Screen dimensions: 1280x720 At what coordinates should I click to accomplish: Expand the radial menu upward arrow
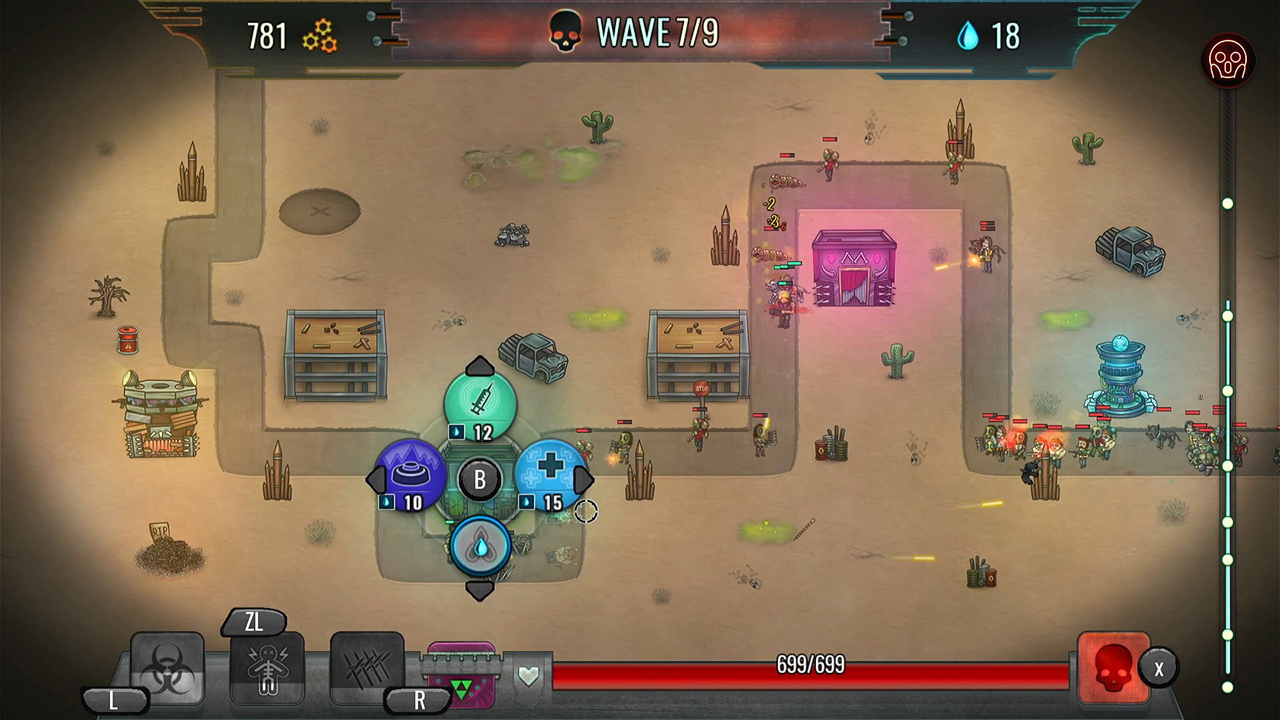480,364
